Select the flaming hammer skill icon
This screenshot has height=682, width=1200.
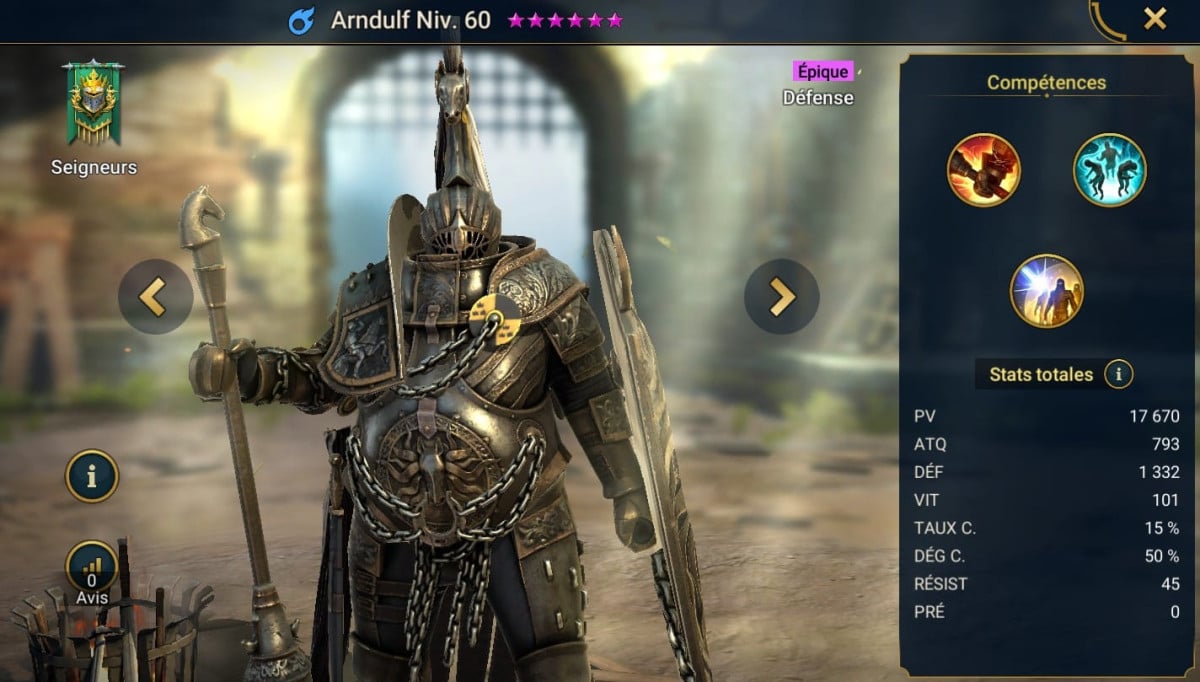[983, 170]
